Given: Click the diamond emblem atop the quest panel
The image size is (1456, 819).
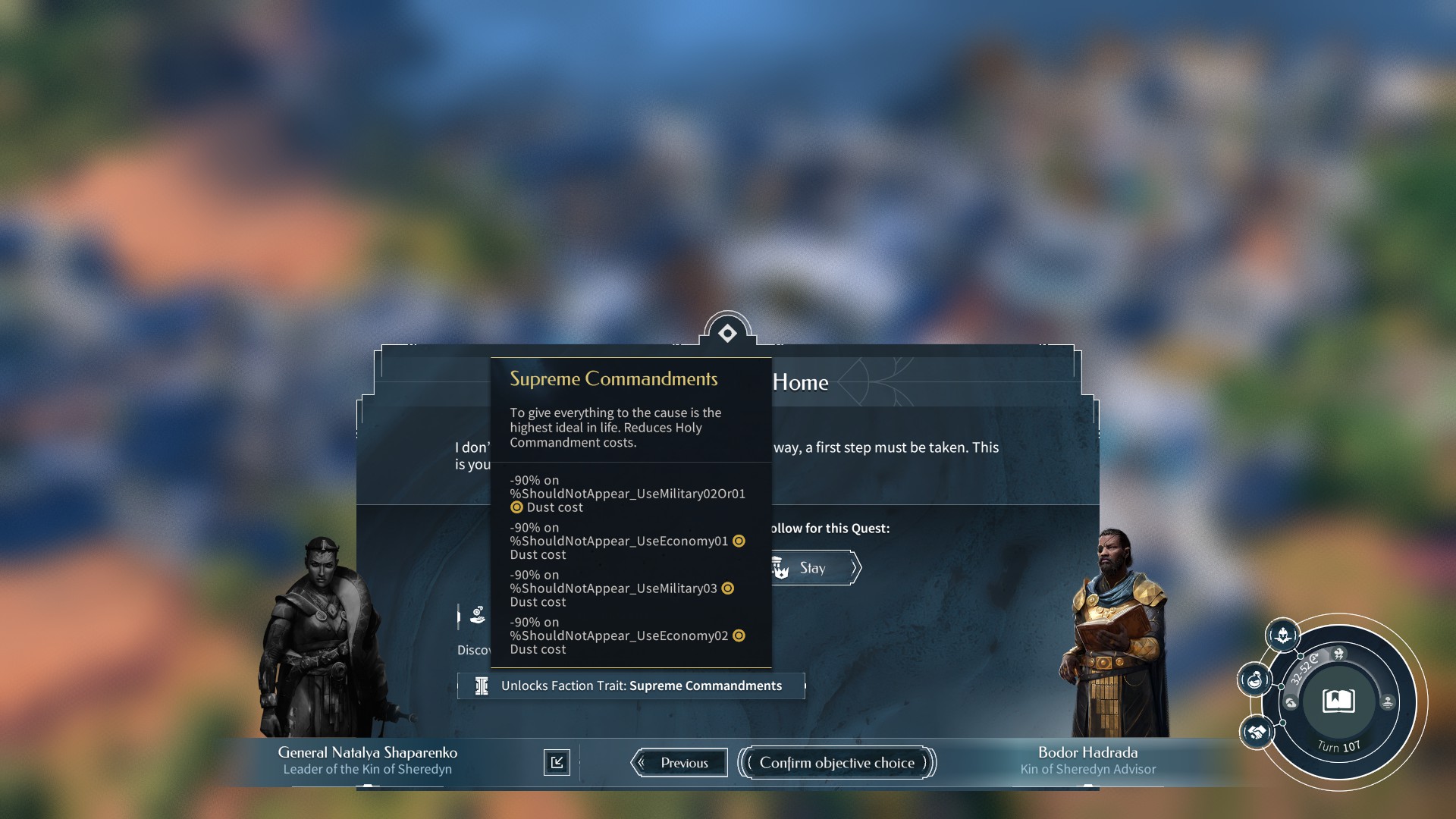Looking at the screenshot, I should pyautogui.click(x=727, y=333).
